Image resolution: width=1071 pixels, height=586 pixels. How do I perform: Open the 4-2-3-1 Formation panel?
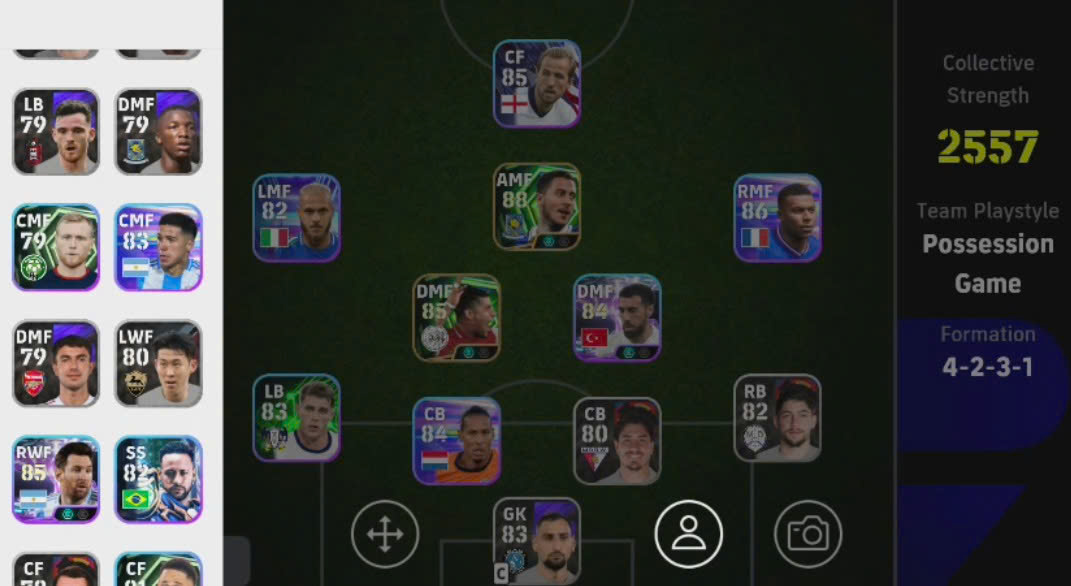[986, 353]
